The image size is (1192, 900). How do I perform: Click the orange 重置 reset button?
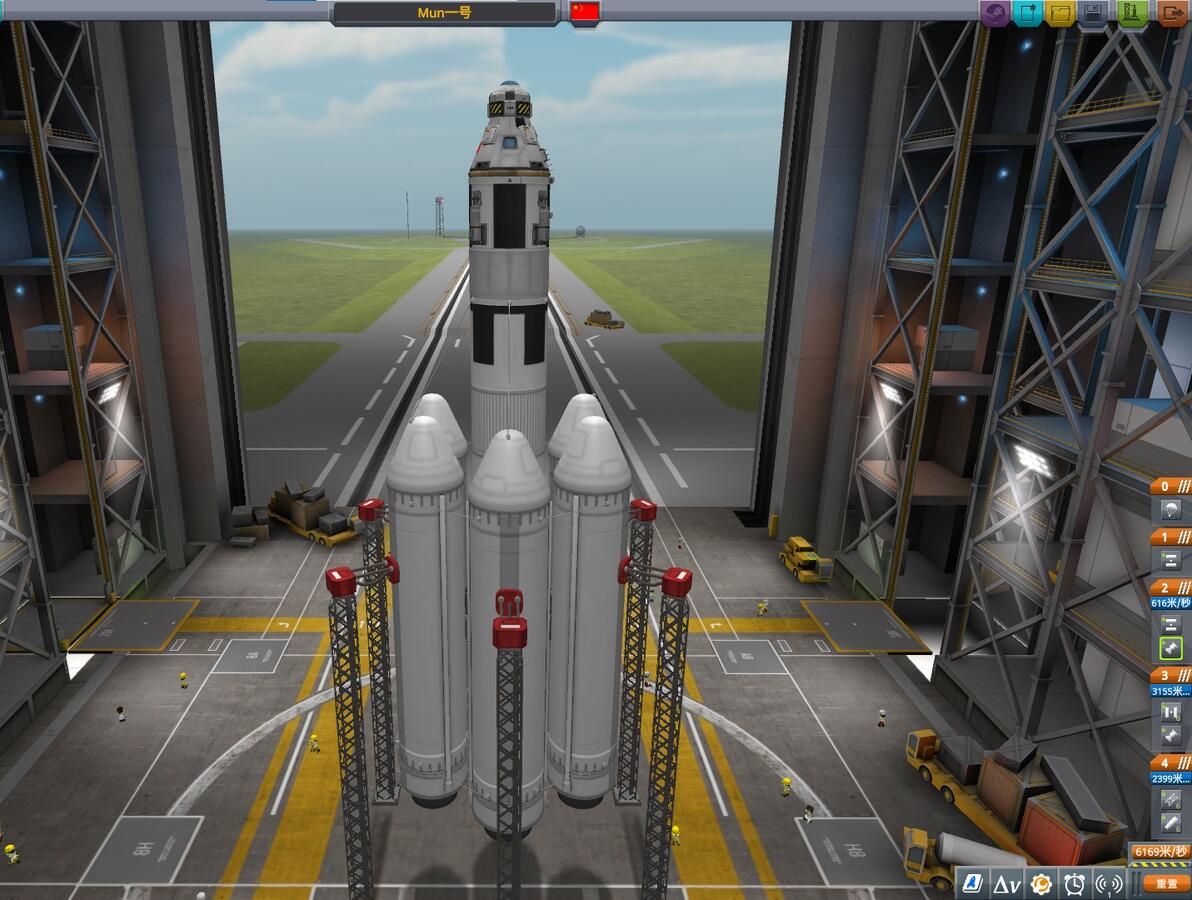pos(1166,884)
